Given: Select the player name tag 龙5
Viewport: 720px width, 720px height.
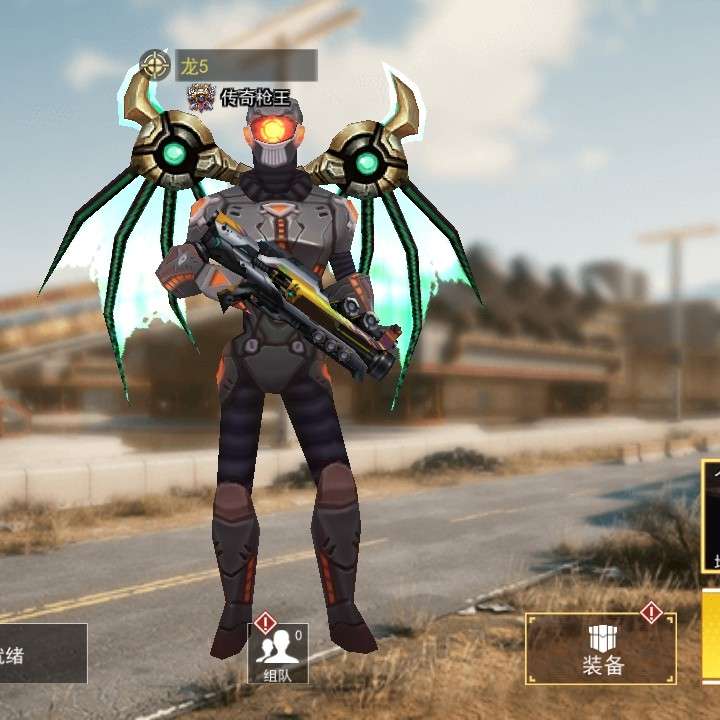Looking at the screenshot, I should click(x=246, y=66).
